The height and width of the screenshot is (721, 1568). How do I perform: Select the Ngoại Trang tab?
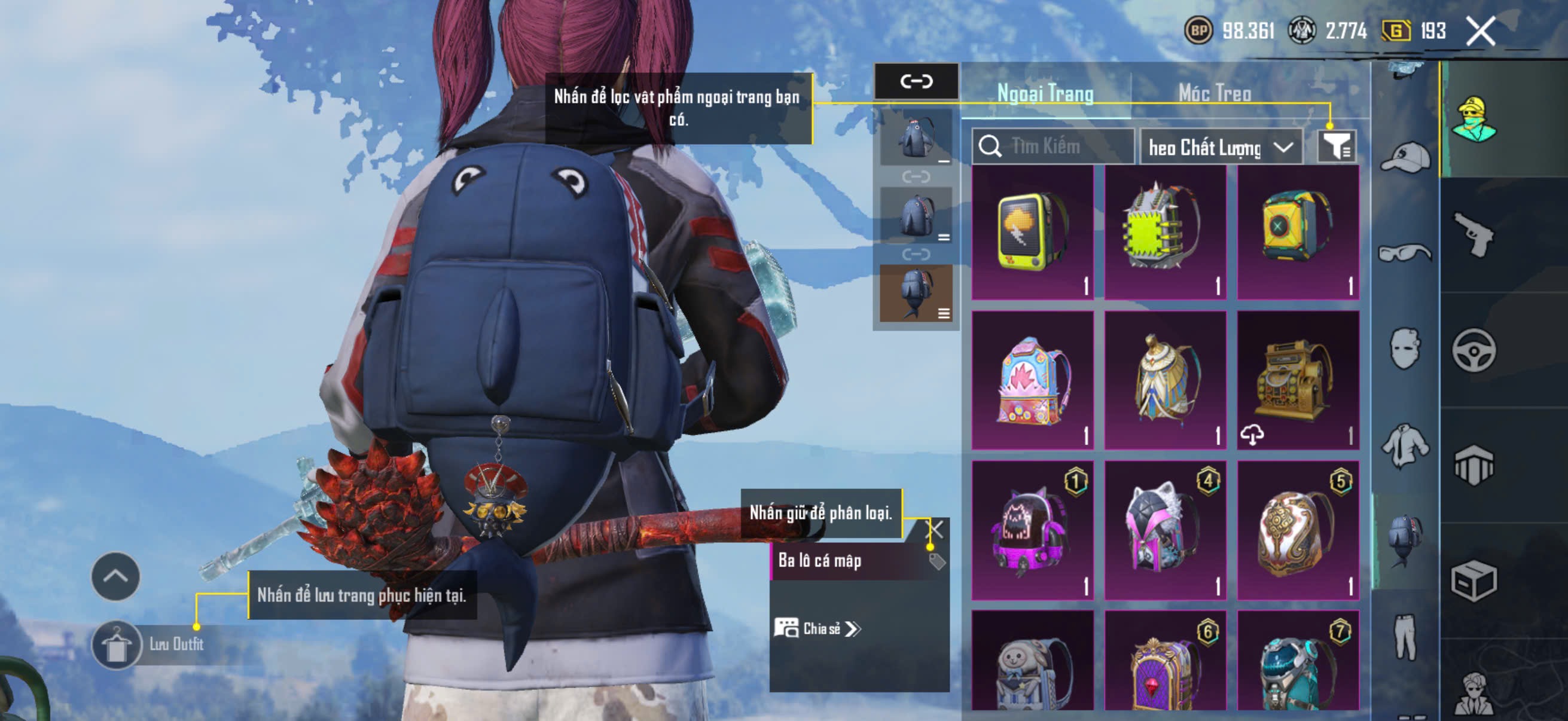click(1045, 94)
